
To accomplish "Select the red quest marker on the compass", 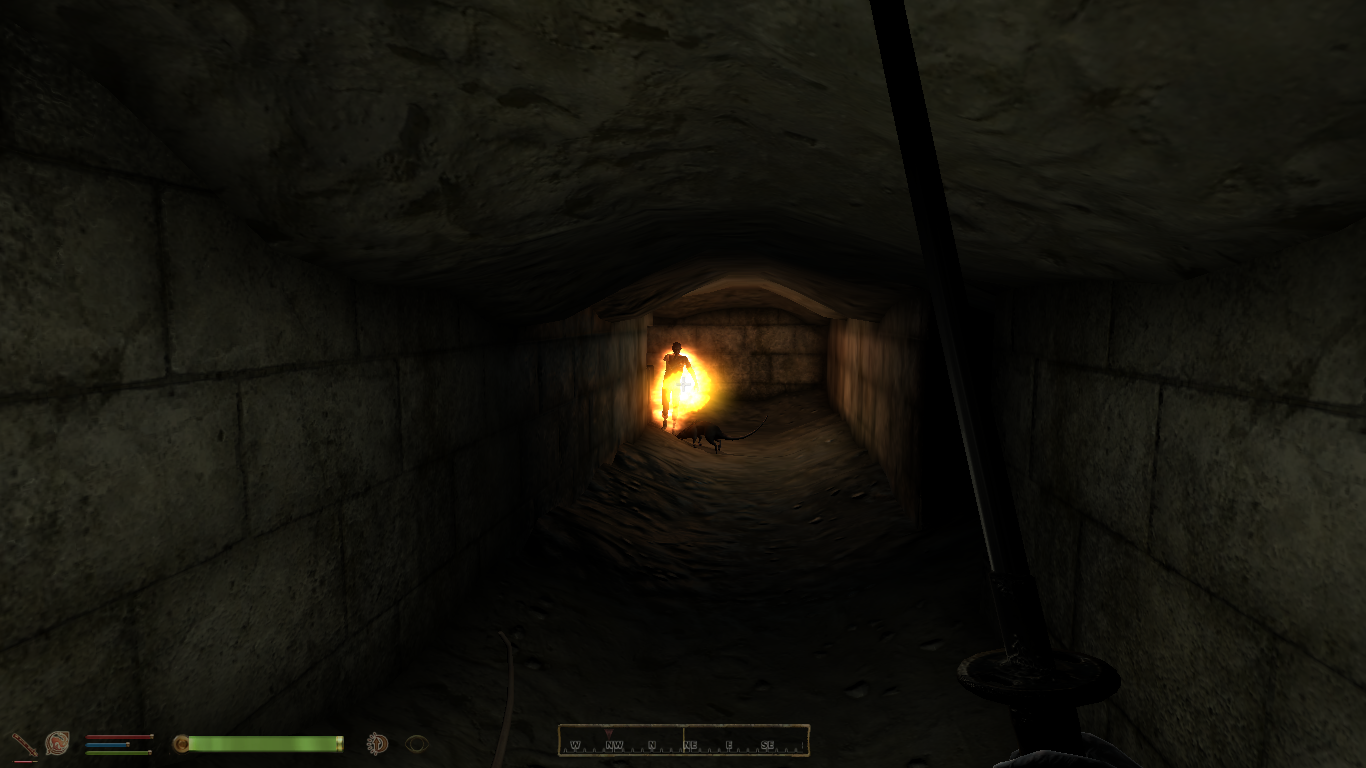I will [x=609, y=732].
